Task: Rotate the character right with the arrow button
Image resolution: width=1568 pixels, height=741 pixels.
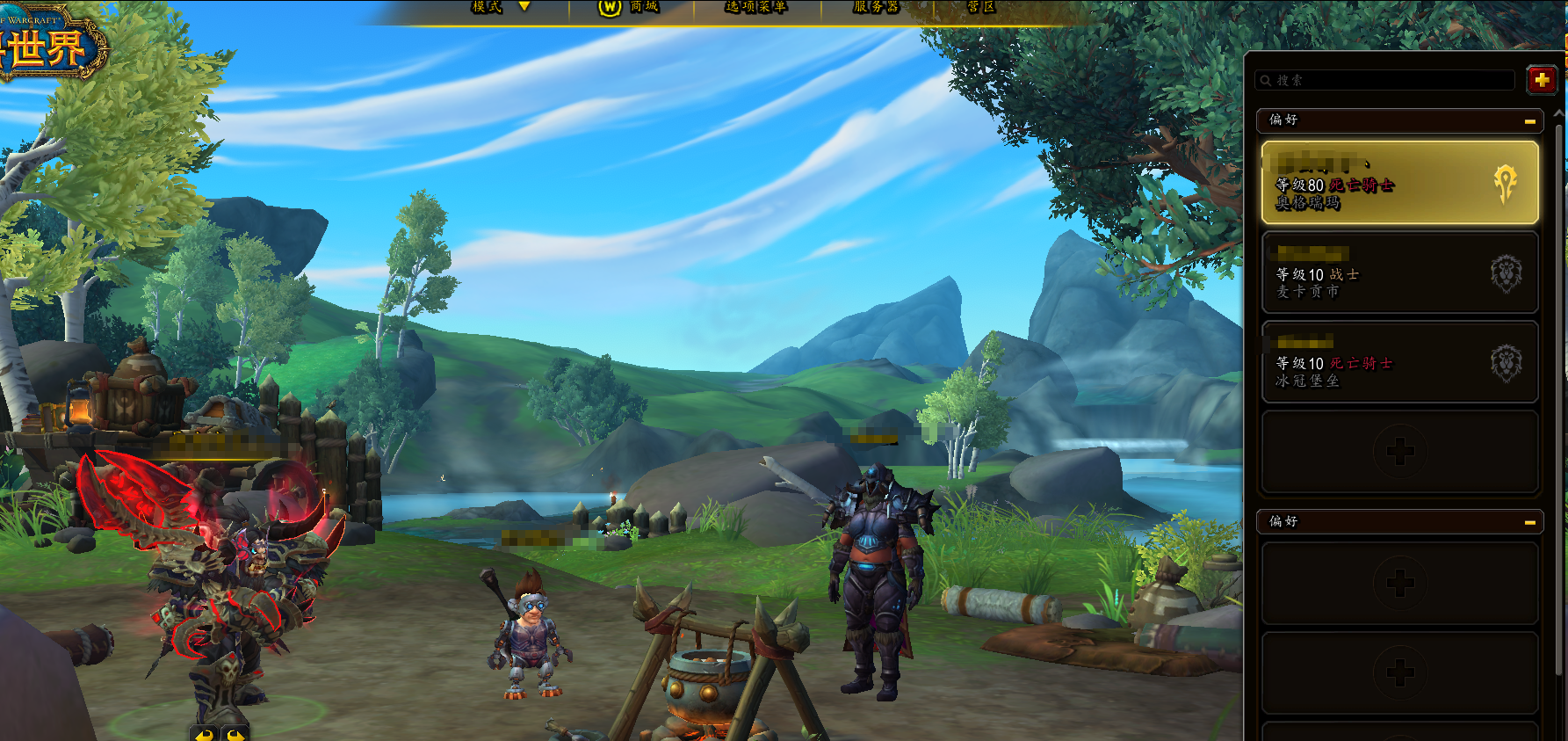Action: (x=235, y=734)
